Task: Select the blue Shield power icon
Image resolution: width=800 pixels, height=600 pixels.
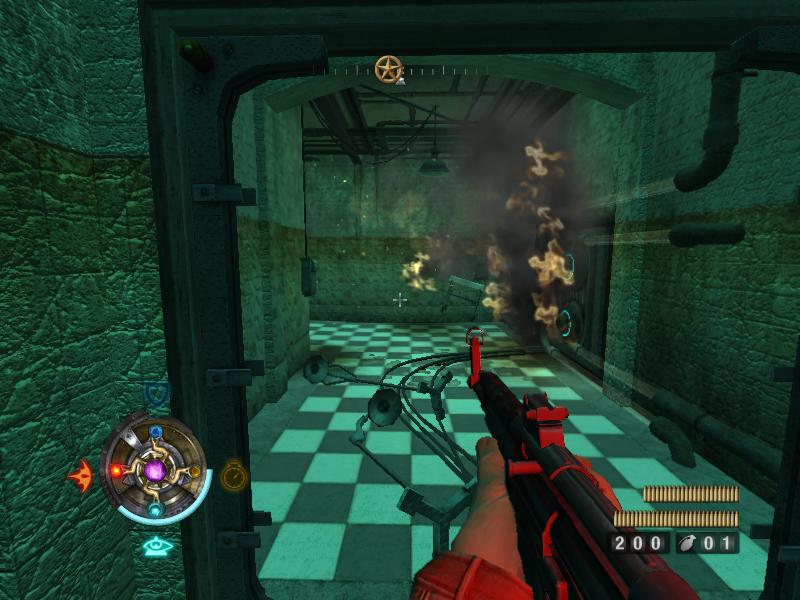Action: coord(156,391)
